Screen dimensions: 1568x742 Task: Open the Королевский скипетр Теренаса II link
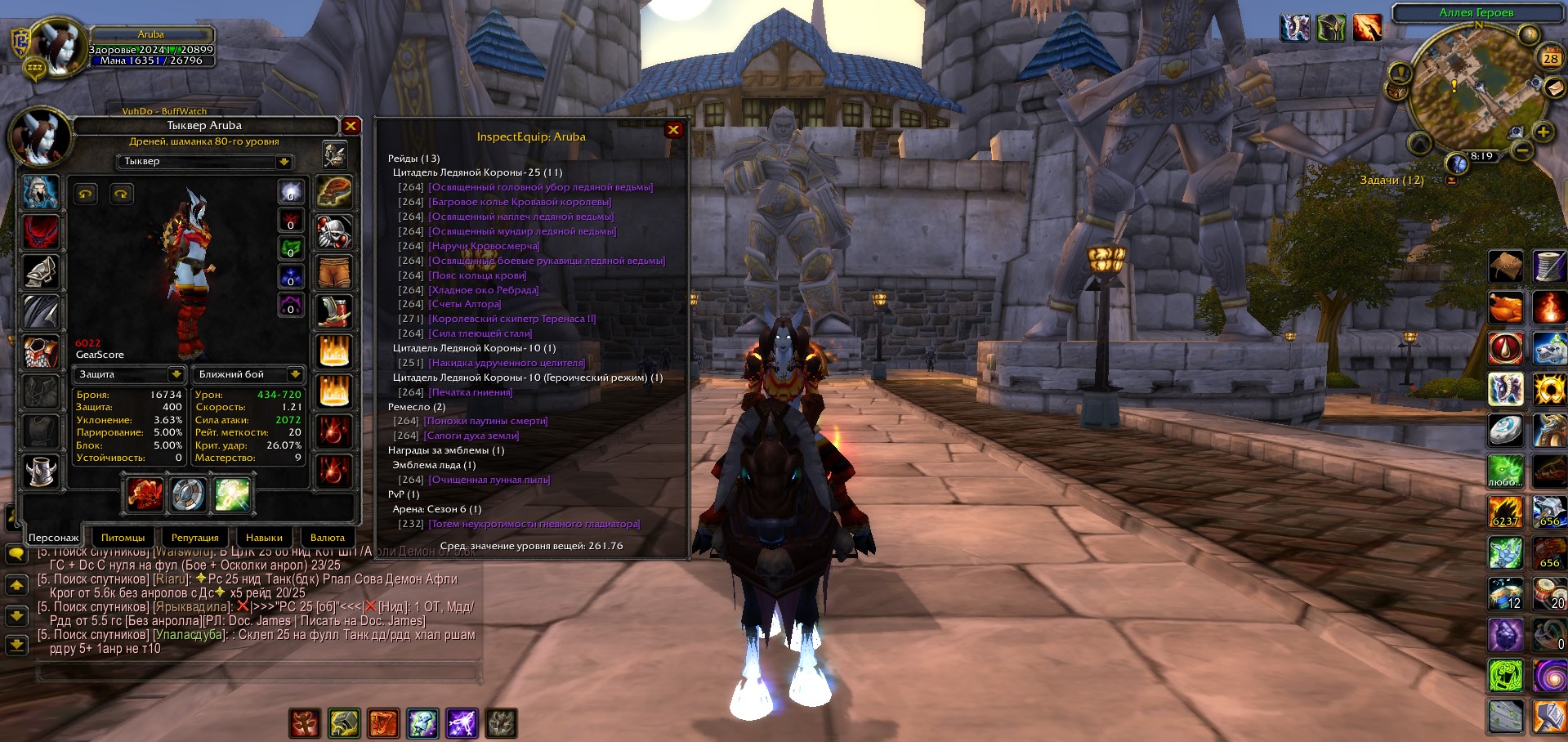click(x=512, y=319)
